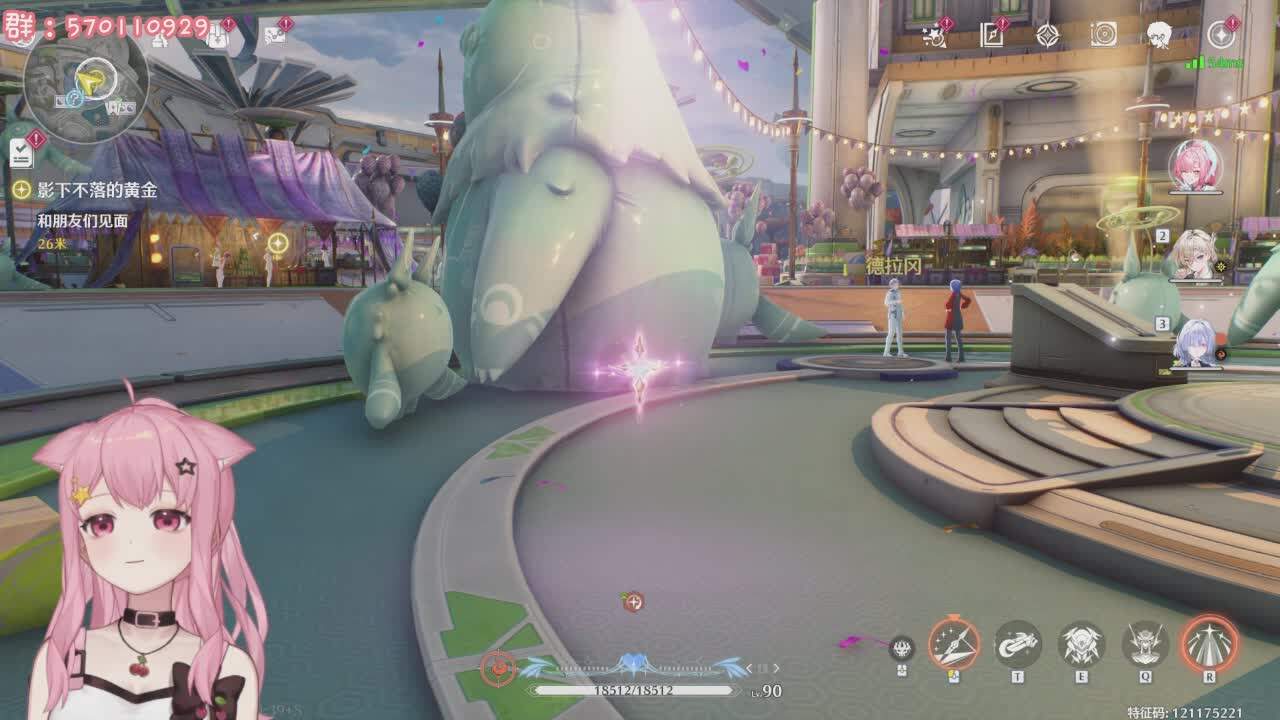The image size is (1280, 720).
Task: Open the round sparkle menu icon at top right
Action: pyautogui.click(x=1221, y=36)
